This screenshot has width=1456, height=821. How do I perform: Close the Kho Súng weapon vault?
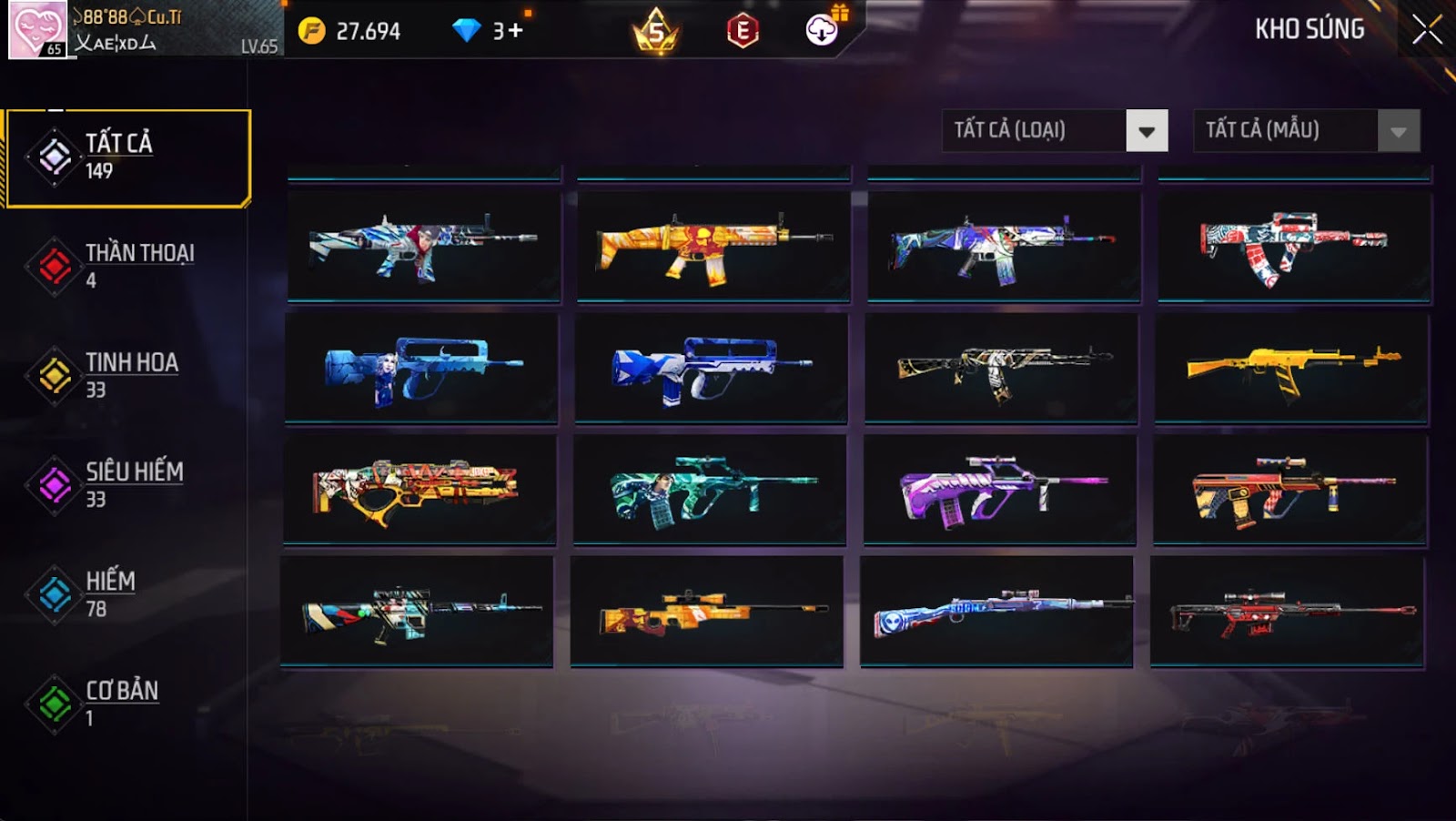[x=1426, y=30]
